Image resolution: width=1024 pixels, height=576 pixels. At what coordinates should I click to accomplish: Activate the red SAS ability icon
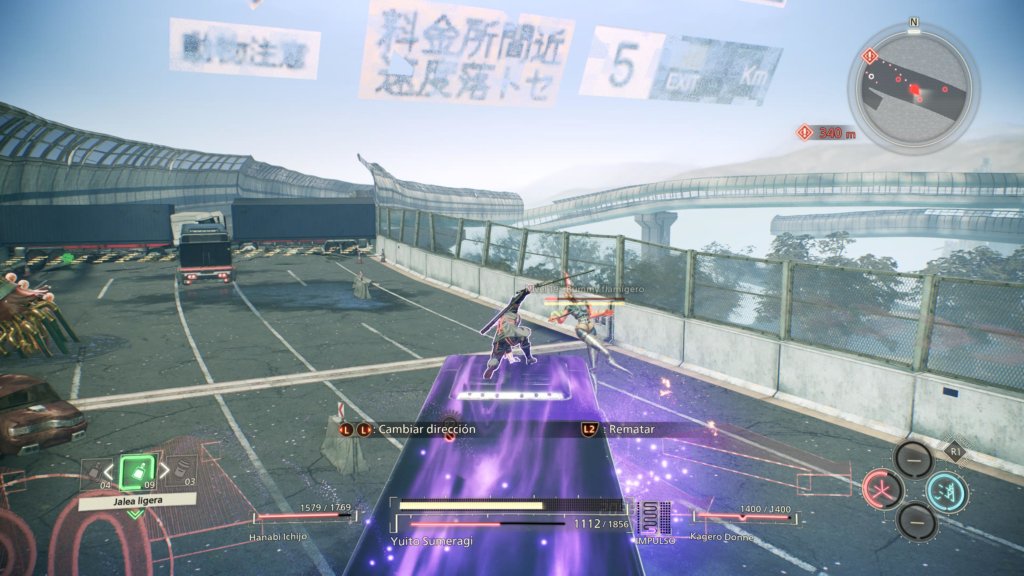[883, 490]
